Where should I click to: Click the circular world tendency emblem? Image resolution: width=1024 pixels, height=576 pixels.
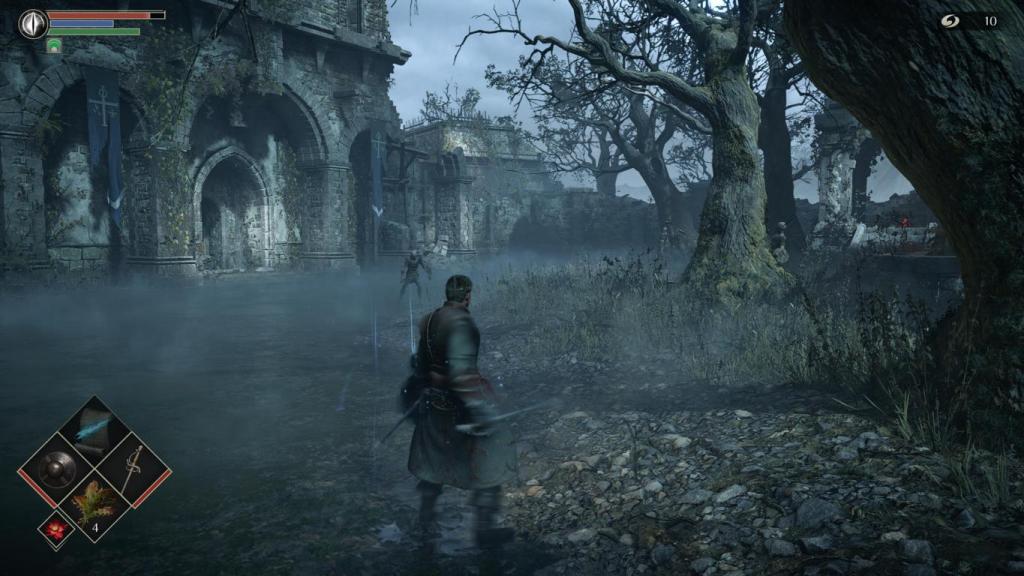[33, 23]
